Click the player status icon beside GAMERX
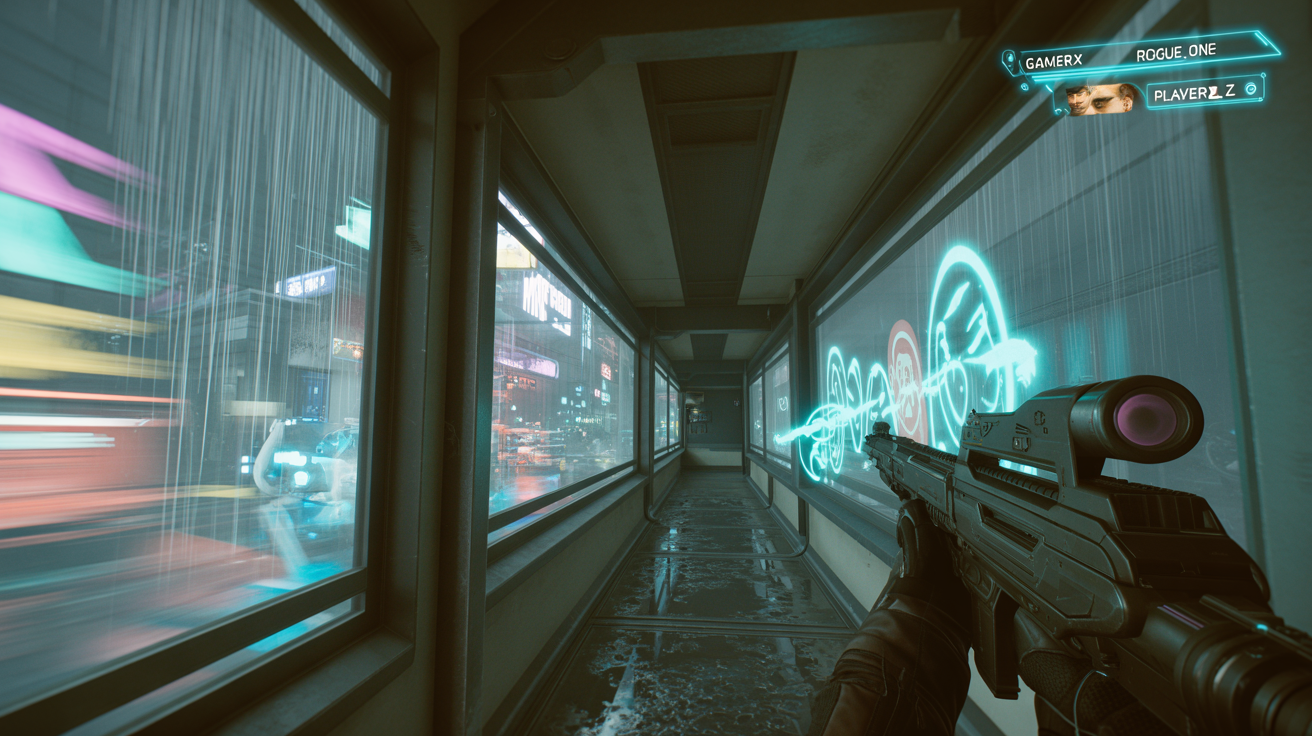 pos(1009,57)
